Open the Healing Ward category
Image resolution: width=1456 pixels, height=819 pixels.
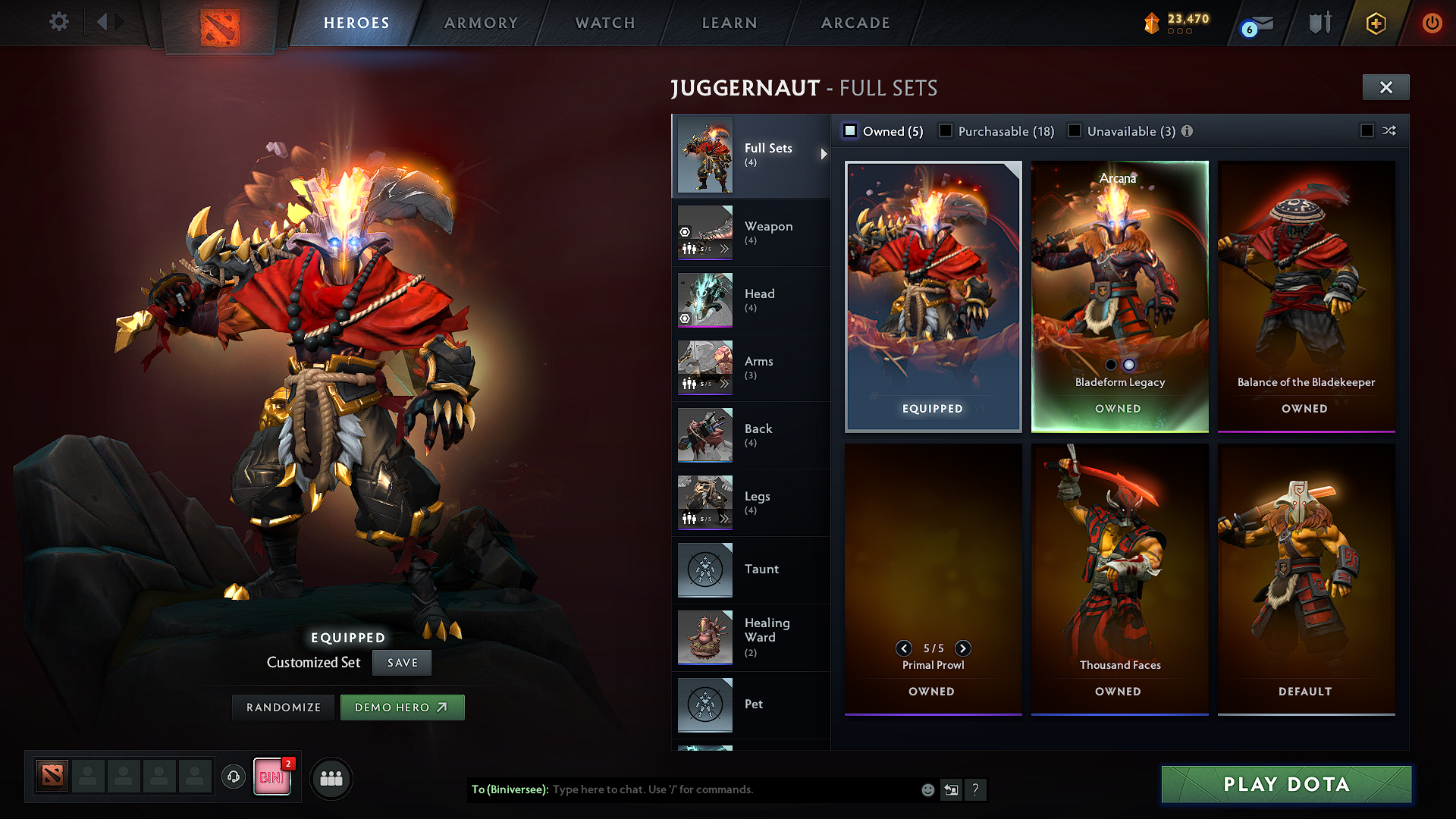[x=751, y=637]
